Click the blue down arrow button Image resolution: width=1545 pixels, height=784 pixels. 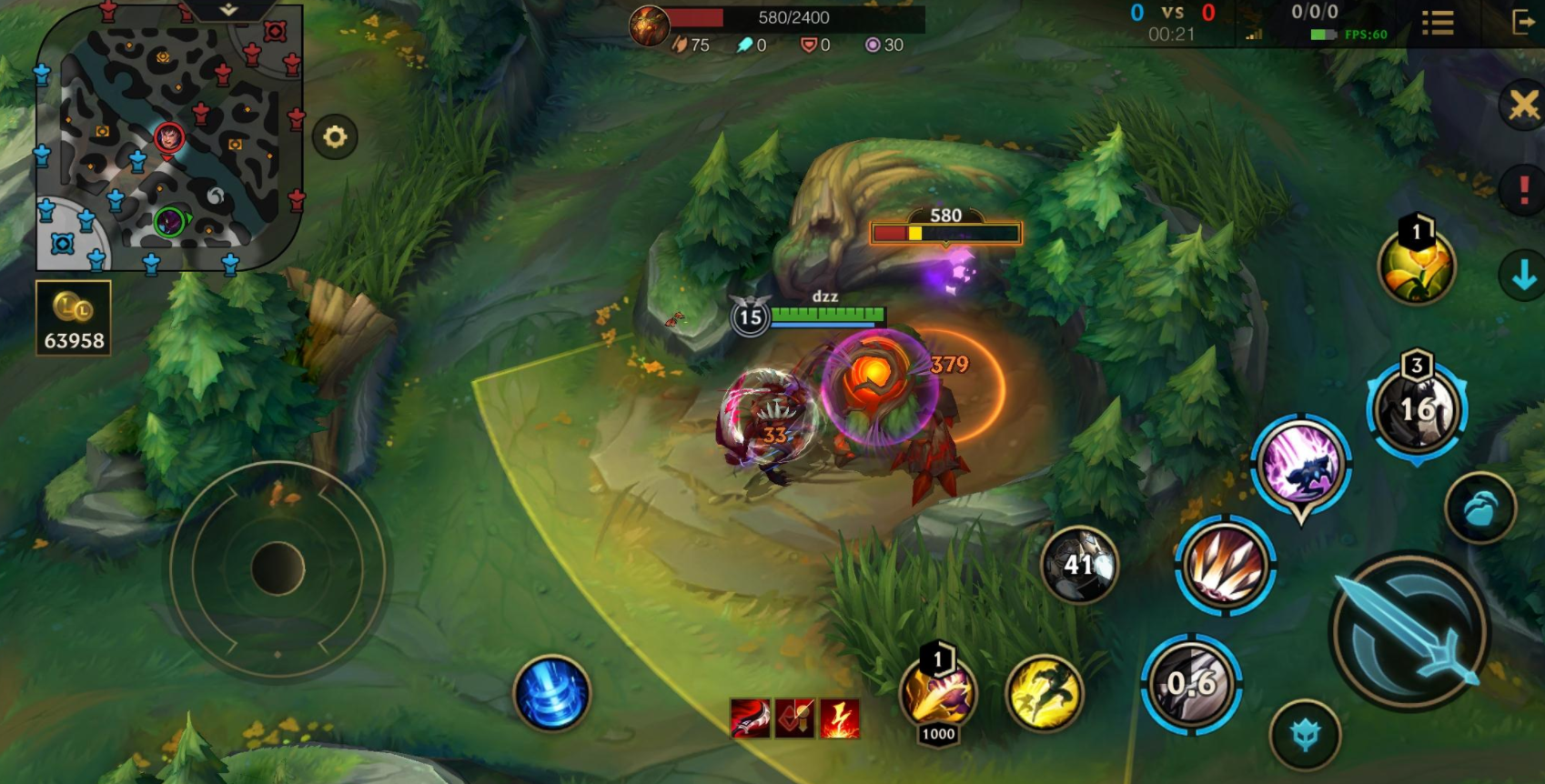coord(1523,274)
